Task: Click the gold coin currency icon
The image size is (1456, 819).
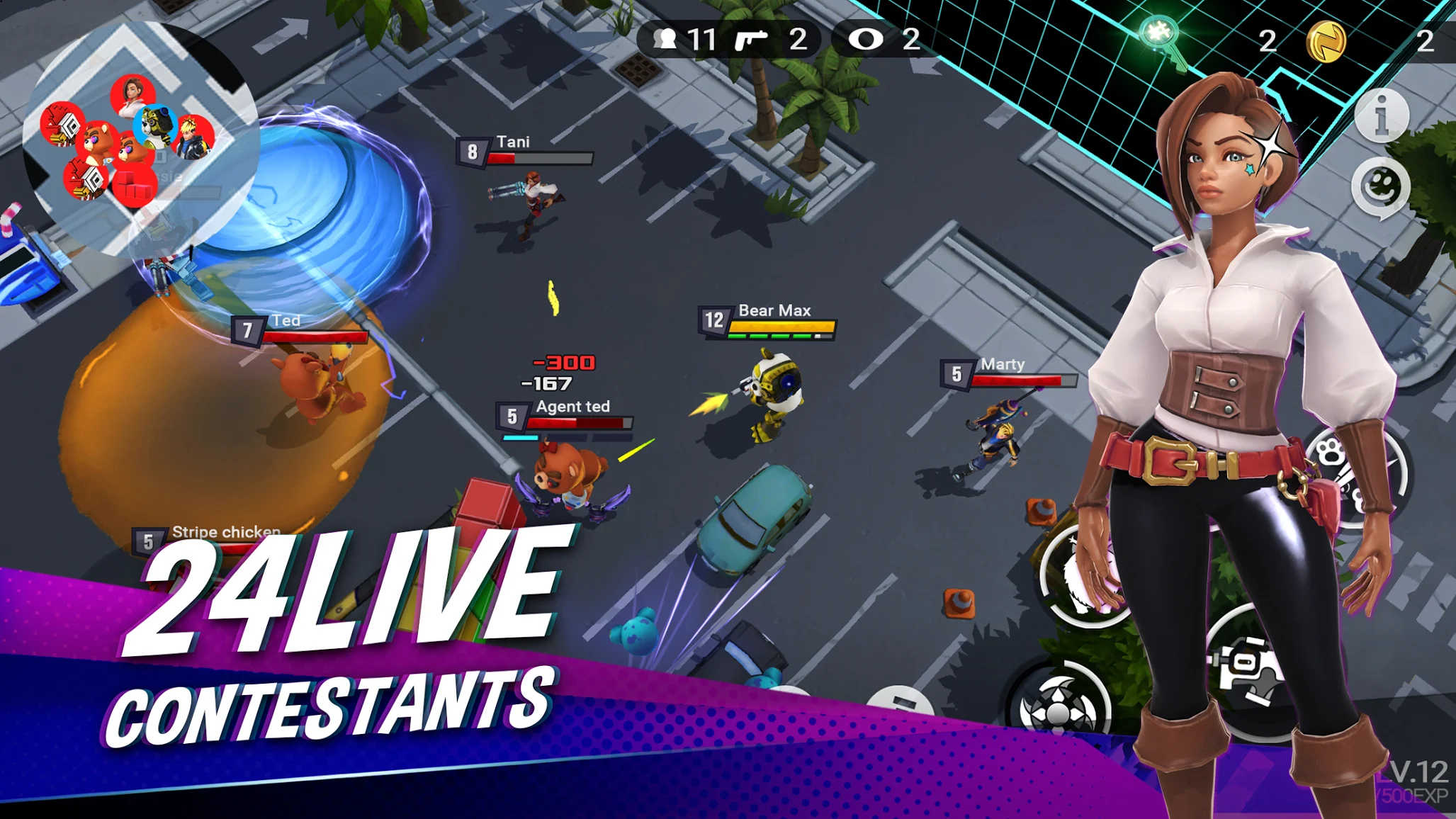Action: pos(1330,40)
